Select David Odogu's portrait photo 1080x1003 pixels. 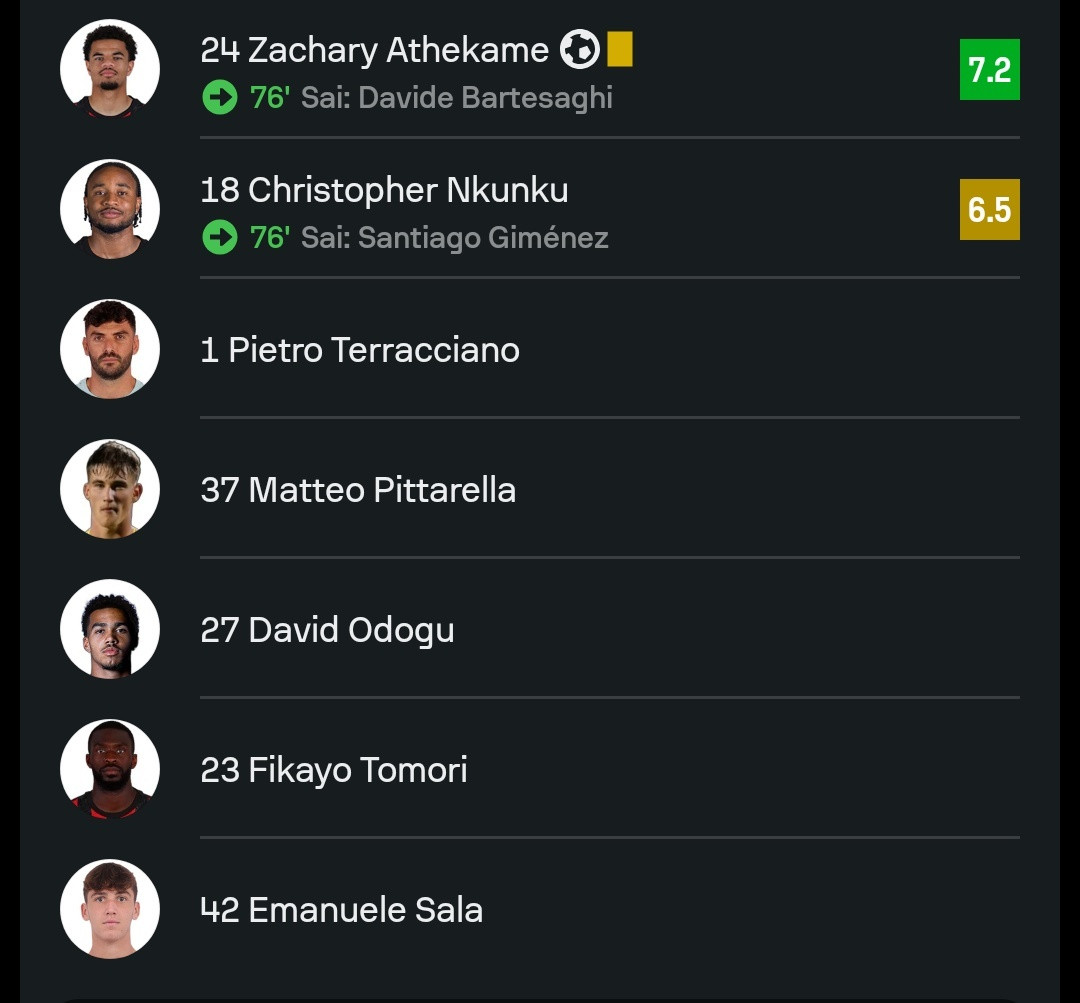[110, 629]
